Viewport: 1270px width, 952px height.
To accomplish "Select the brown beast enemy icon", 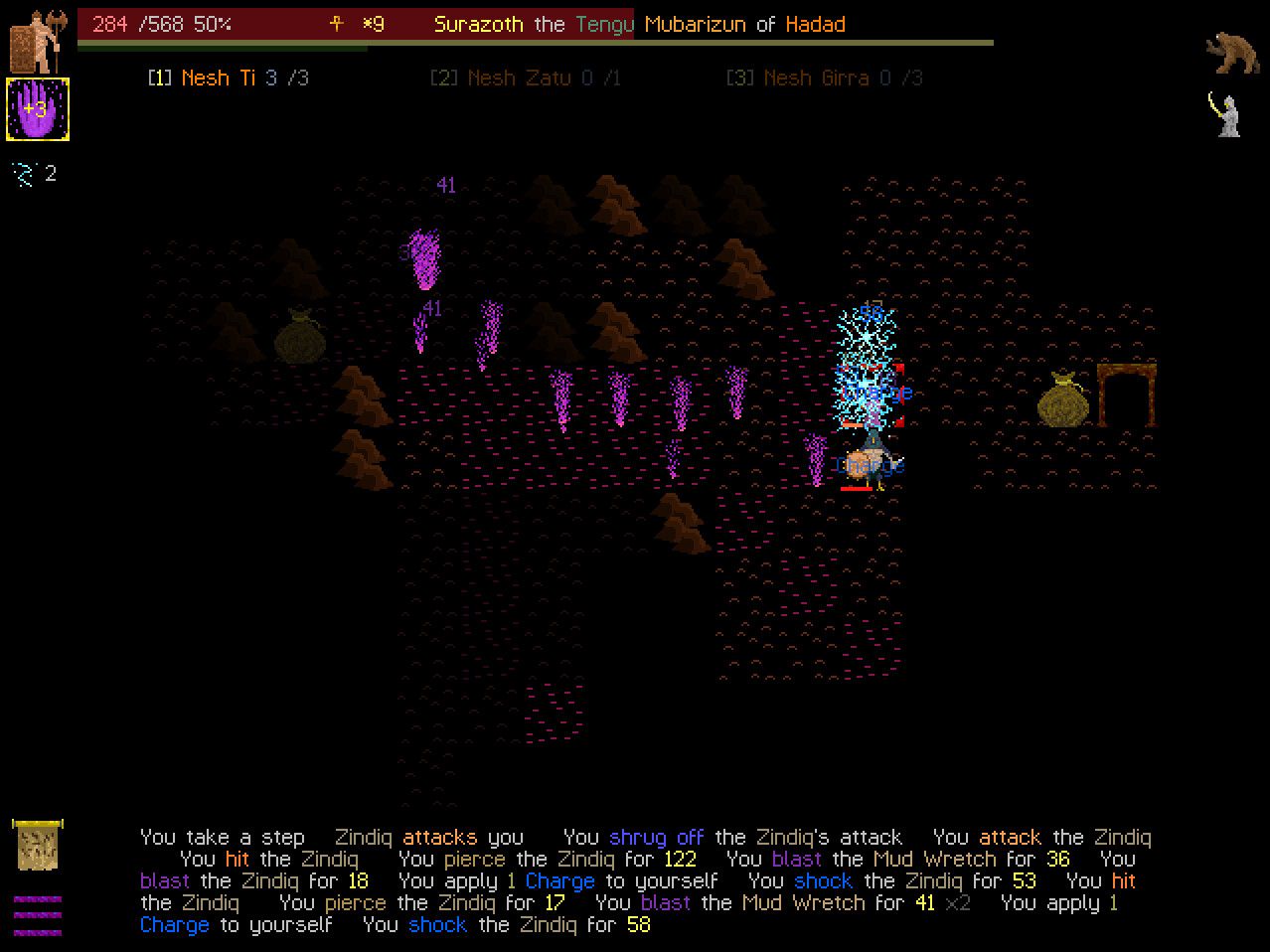I will click(1232, 53).
